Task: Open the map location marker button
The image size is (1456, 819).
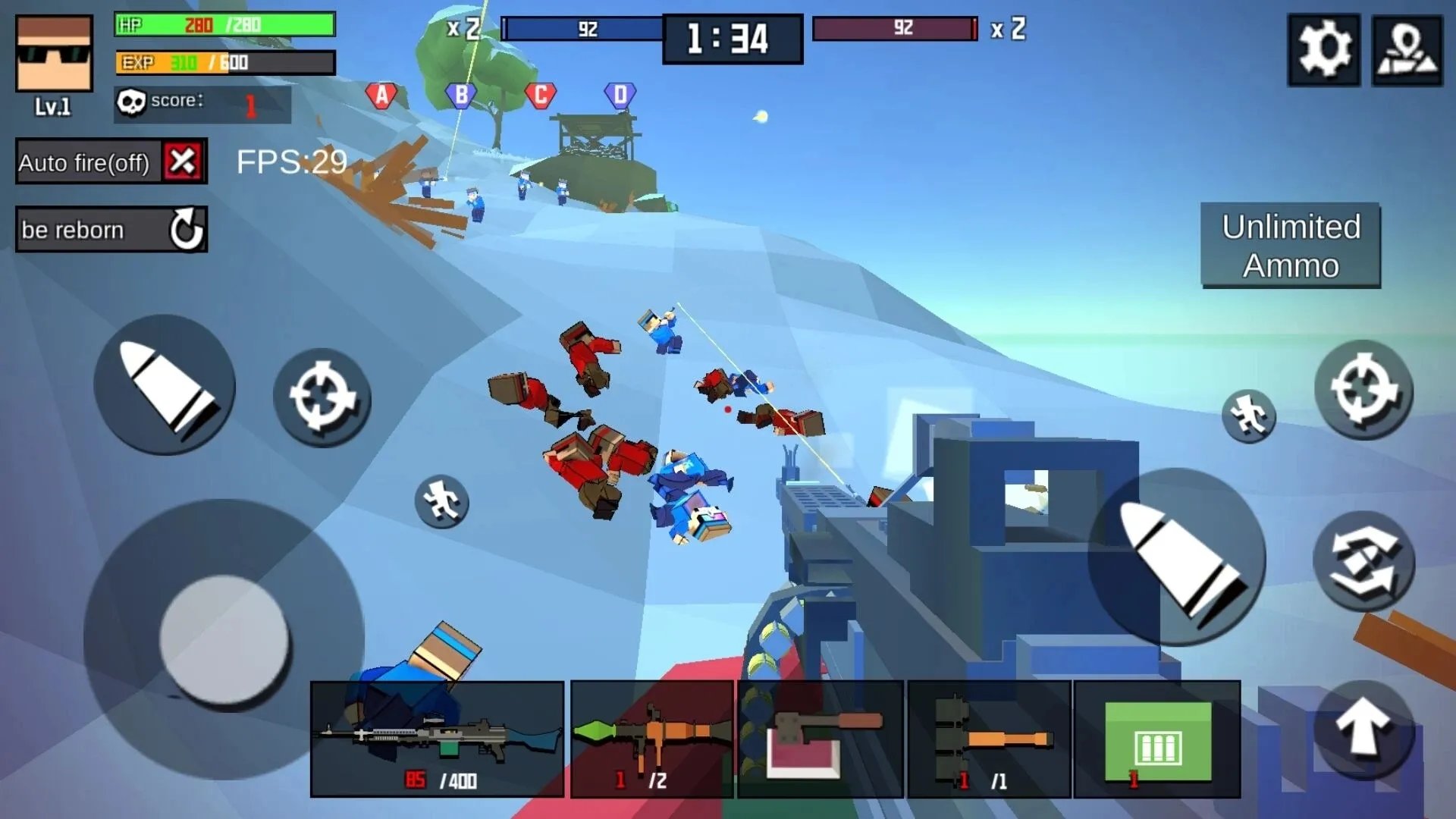Action: (x=1407, y=49)
